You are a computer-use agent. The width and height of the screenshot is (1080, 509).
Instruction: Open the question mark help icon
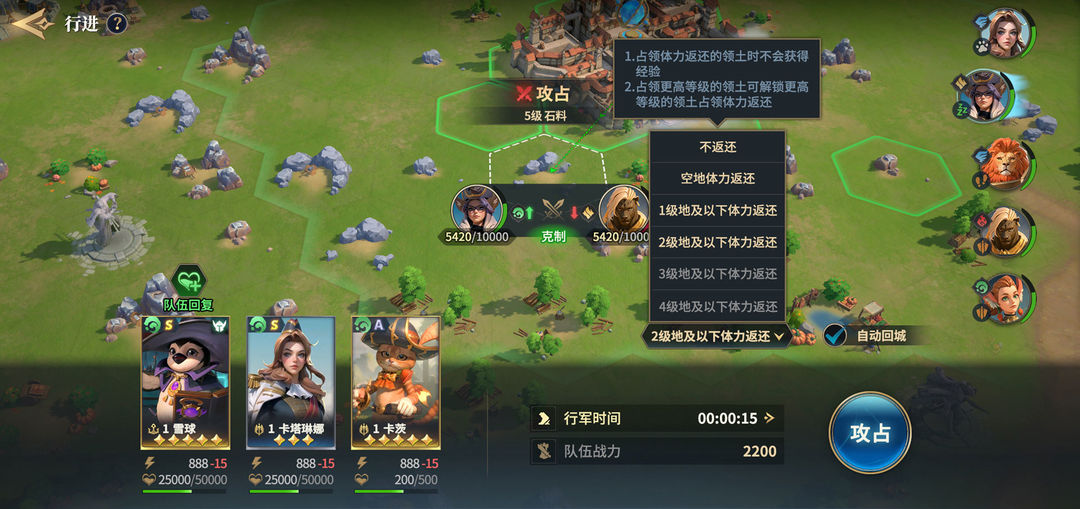[117, 23]
